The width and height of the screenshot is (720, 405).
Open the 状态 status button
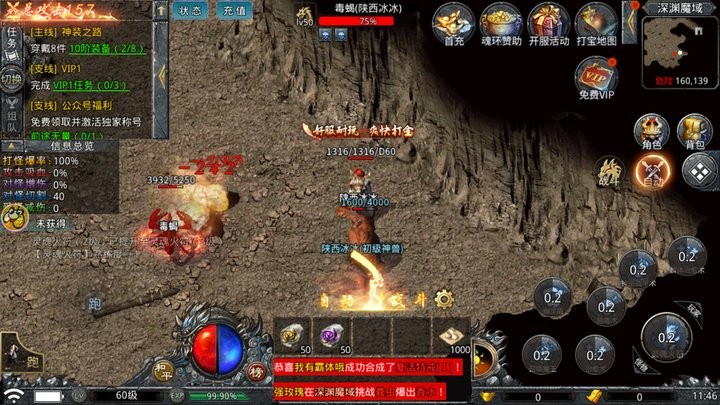(x=191, y=11)
